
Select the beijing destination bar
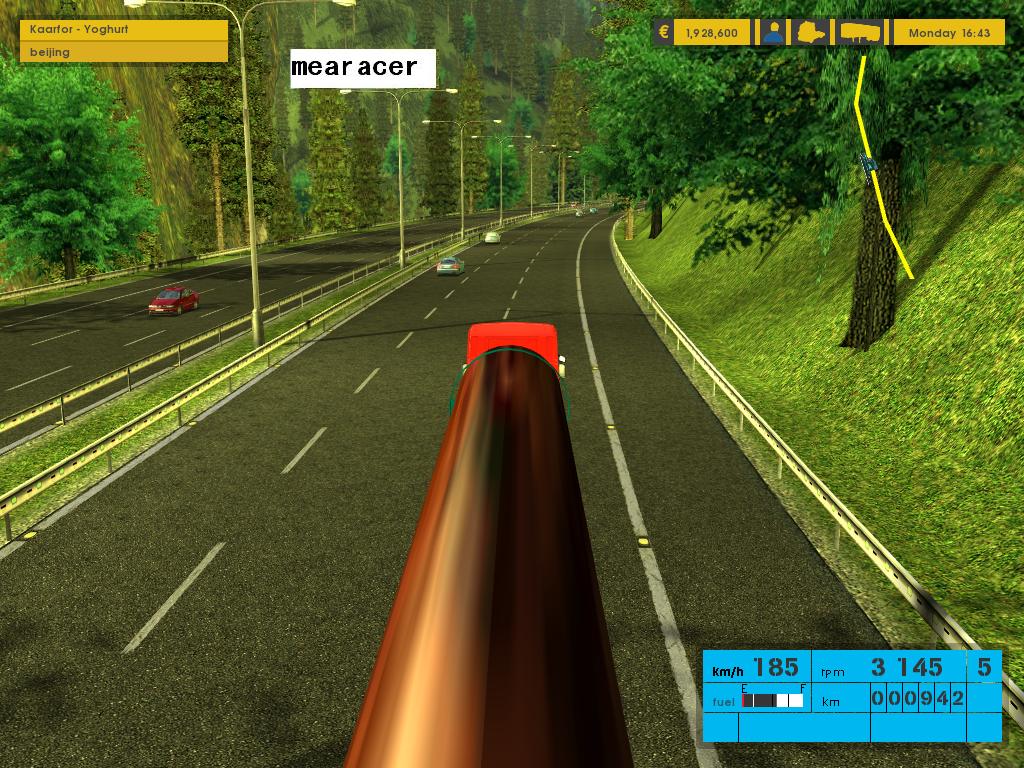coord(124,52)
